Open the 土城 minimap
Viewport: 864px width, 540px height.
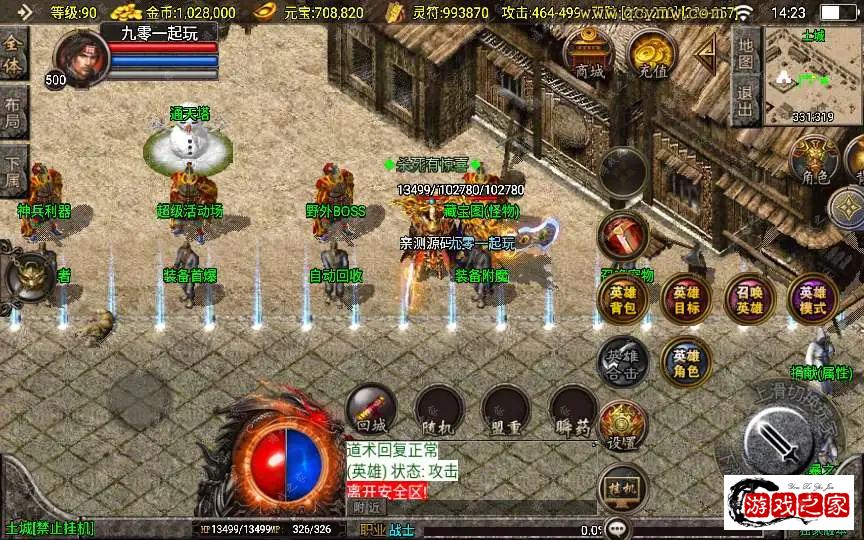pyautogui.click(x=812, y=76)
